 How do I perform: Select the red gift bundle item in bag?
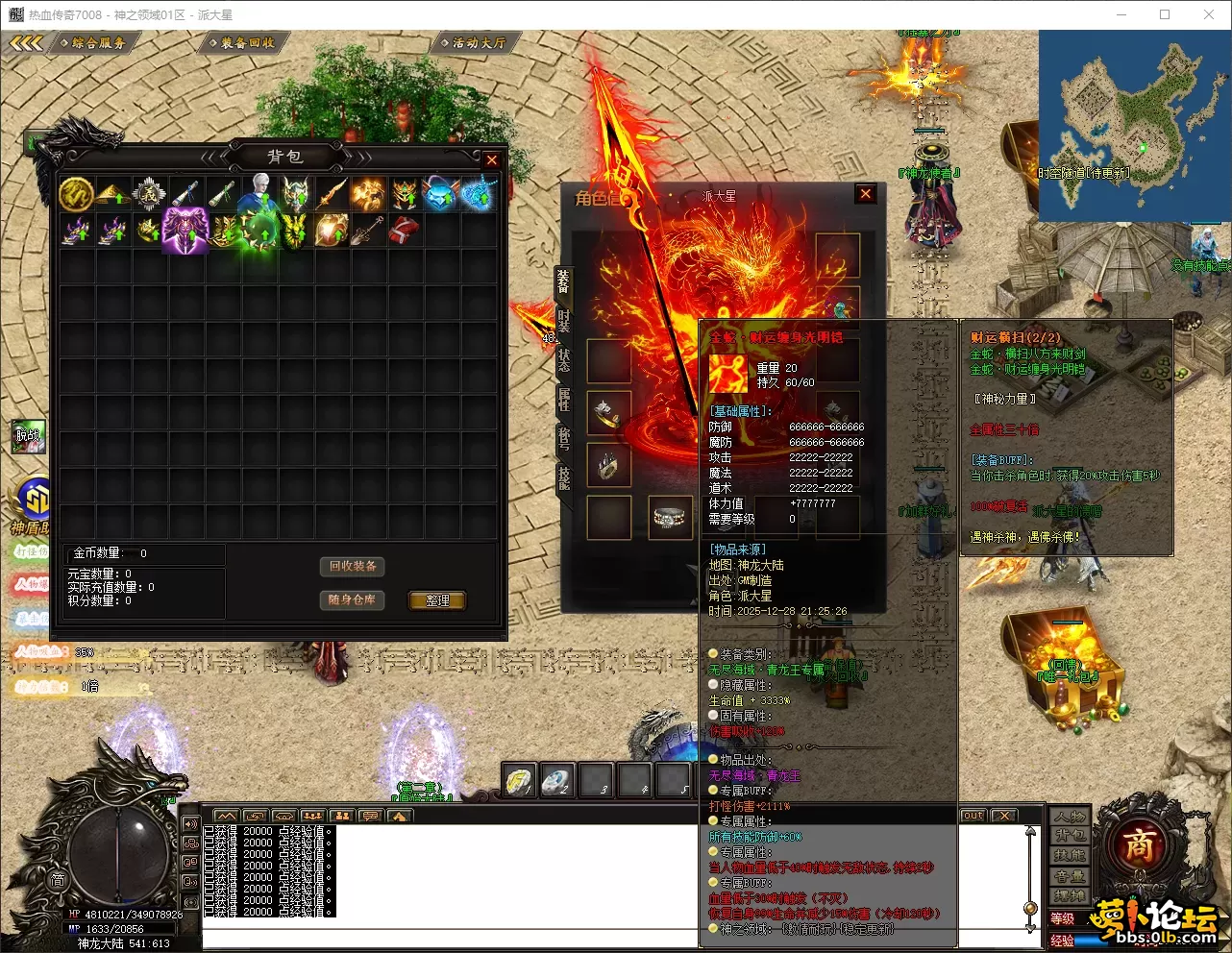click(x=404, y=231)
